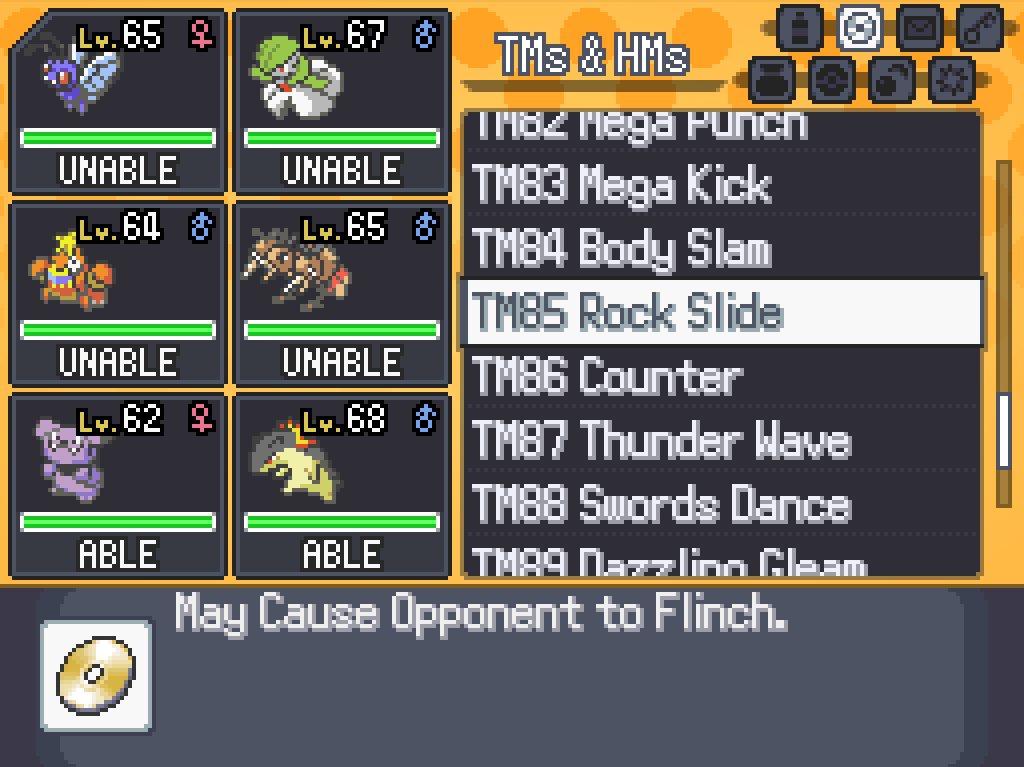The height and width of the screenshot is (767, 1024).
Task: Select the Lv.65 Pinsir party slot
Action: click(341, 294)
